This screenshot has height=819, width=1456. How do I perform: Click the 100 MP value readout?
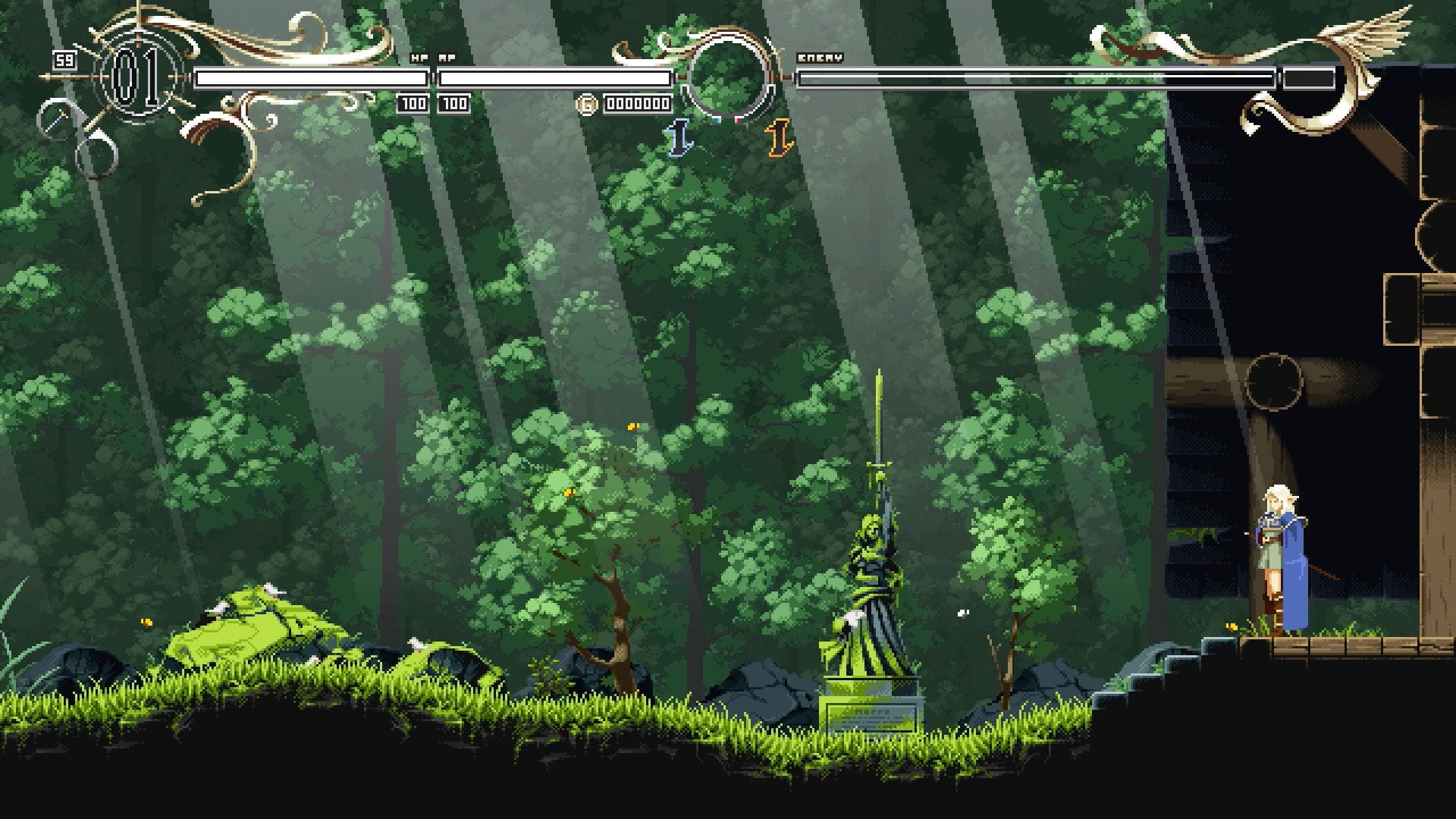coord(453,104)
